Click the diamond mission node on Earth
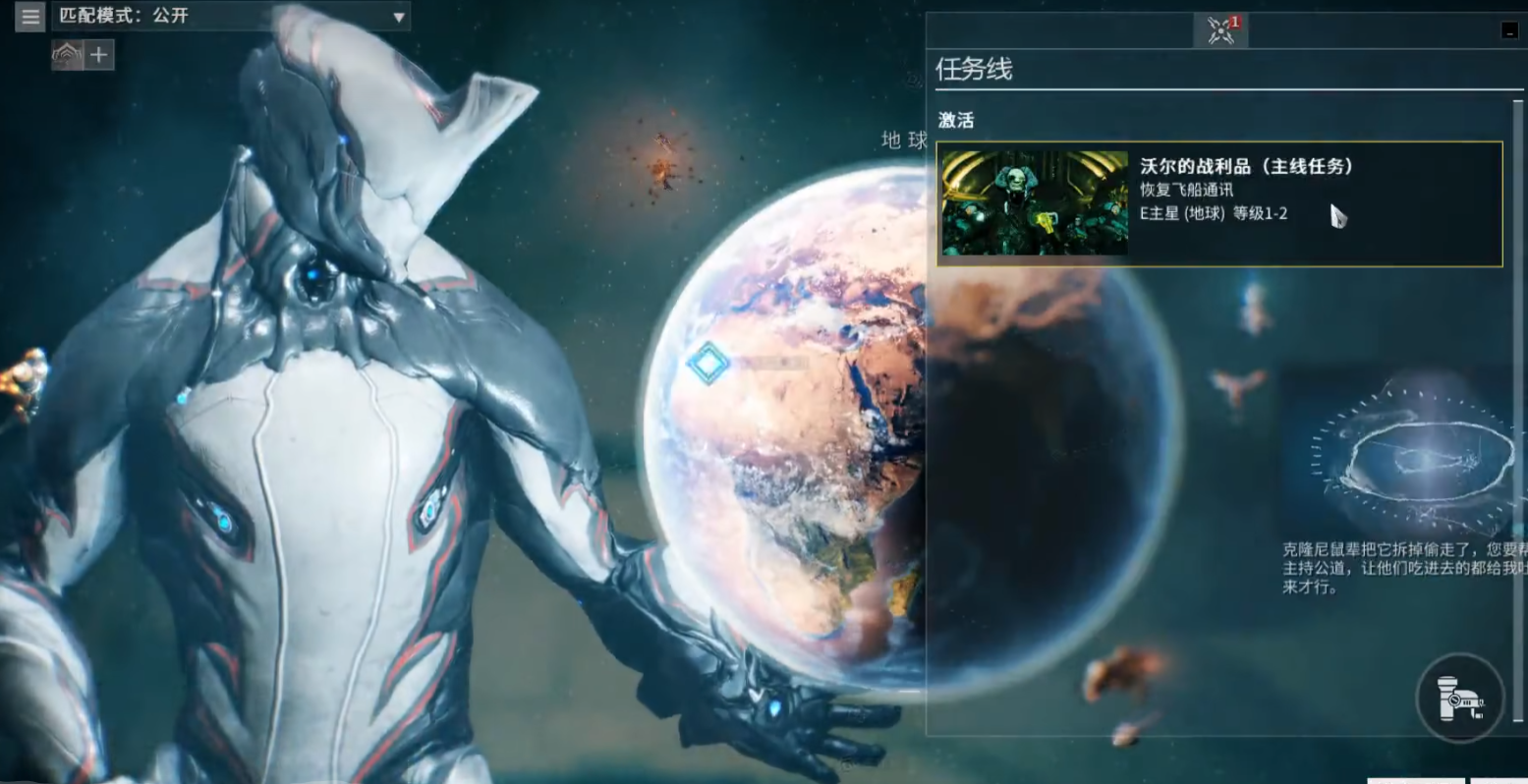Viewport: 1528px width, 784px height. pyautogui.click(x=707, y=364)
